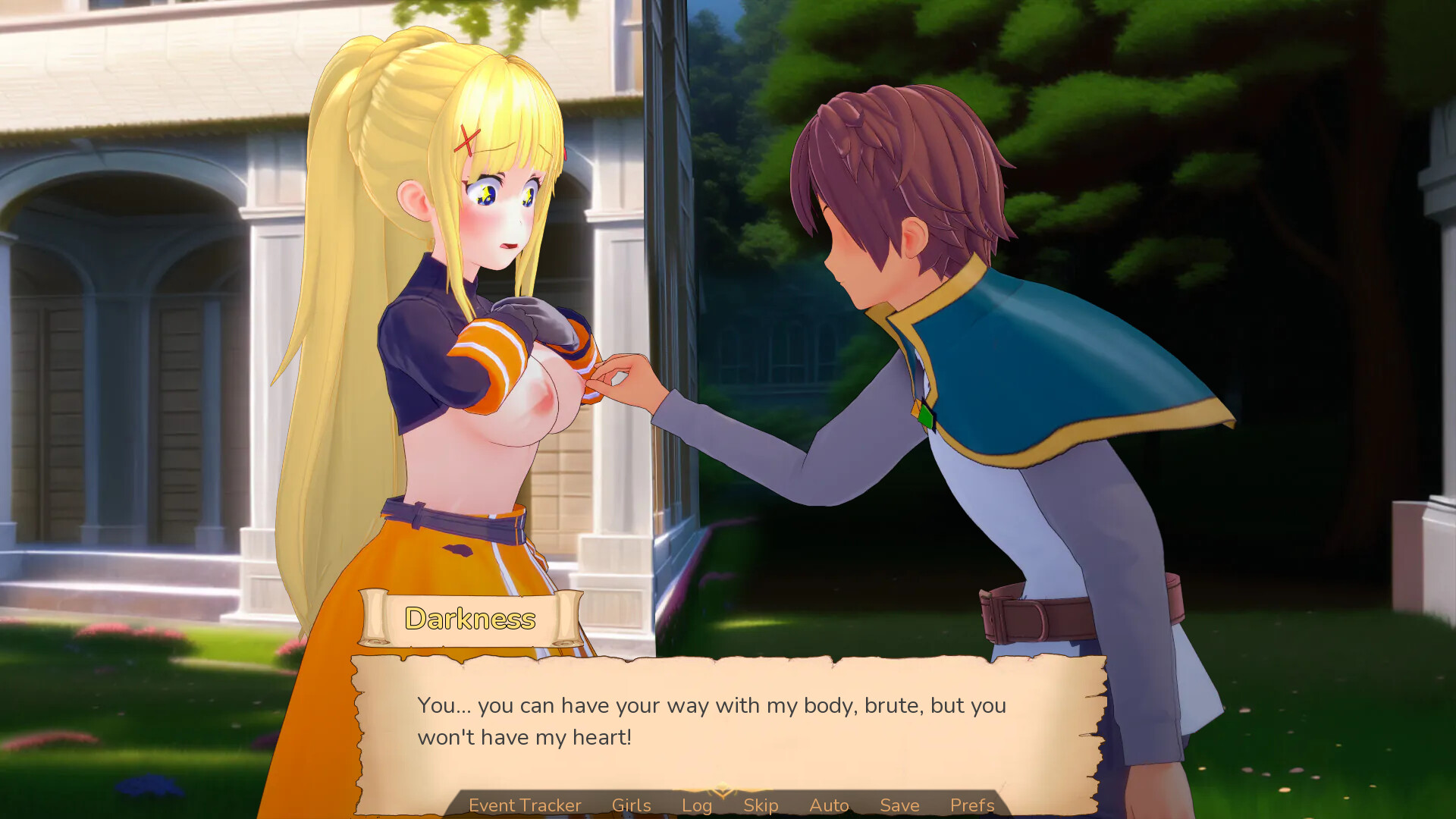Image resolution: width=1456 pixels, height=819 pixels.
Task: View the dialogue Log
Action: (x=697, y=805)
